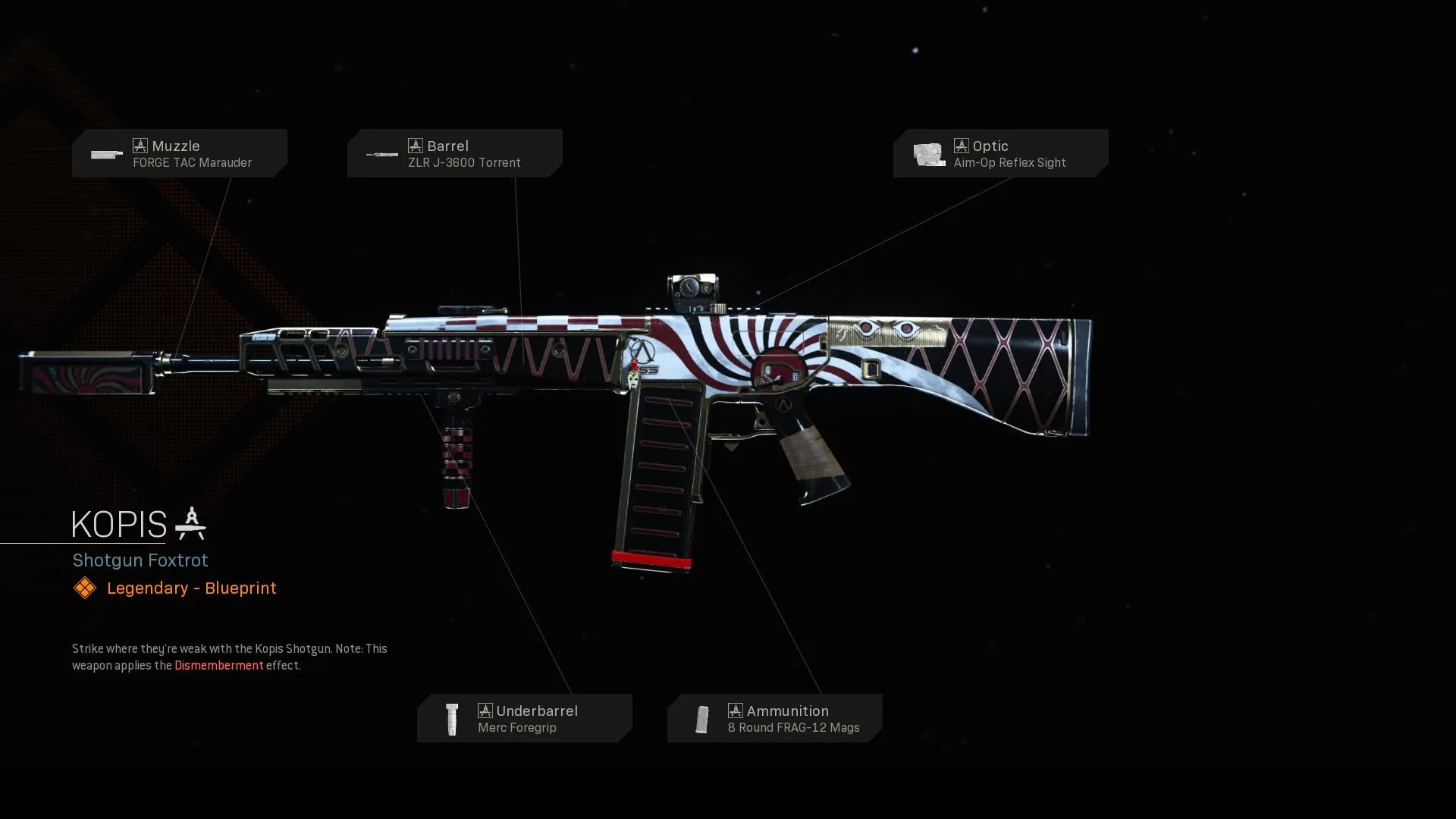1456x819 pixels.
Task: Open the Barrel ZLR J-3600 Torrent slot
Action: [454, 153]
